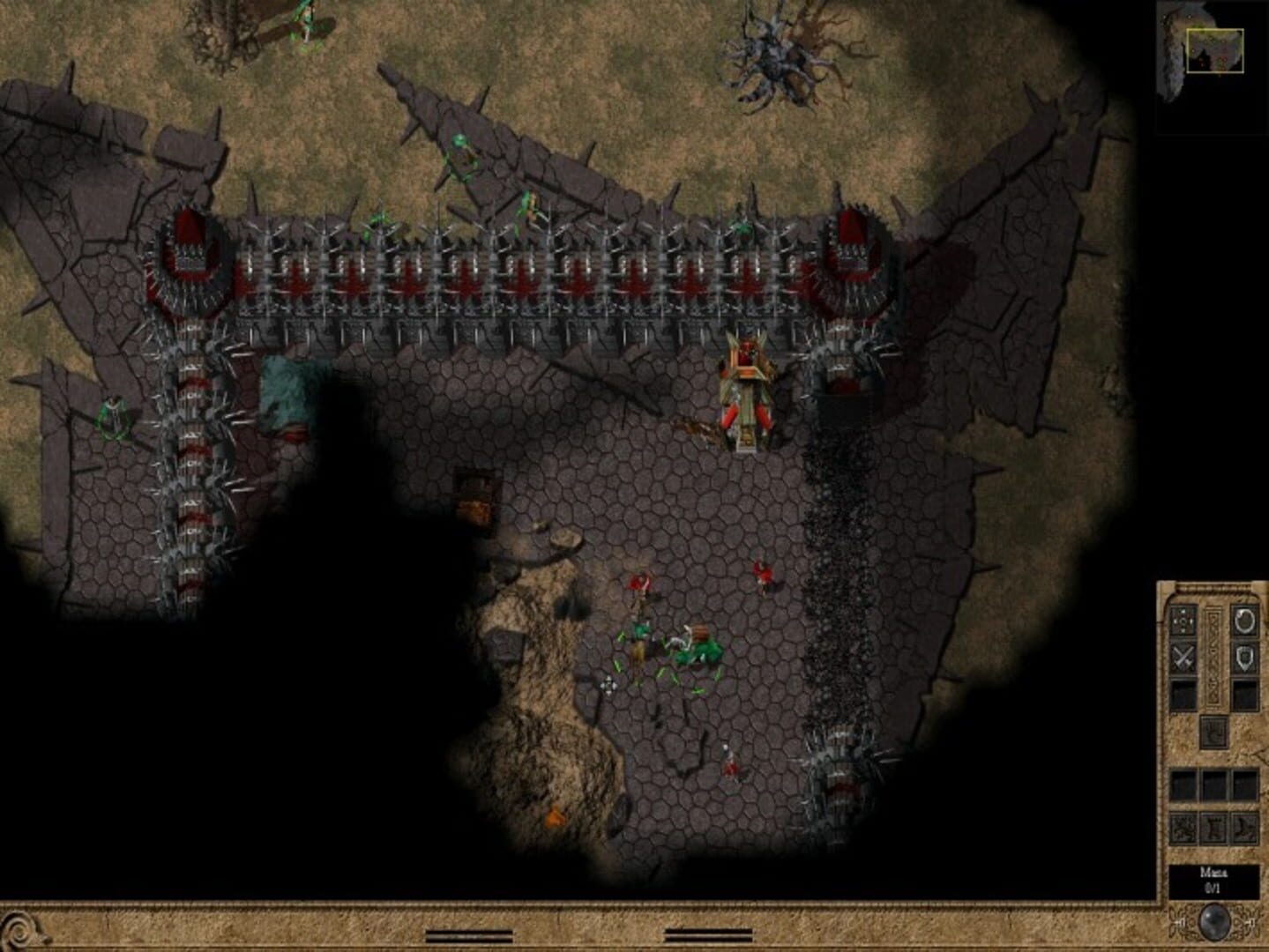The image size is (1269, 952).
Task: Select the crossed swords attack icon
Action: pyautogui.click(x=1183, y=658)
